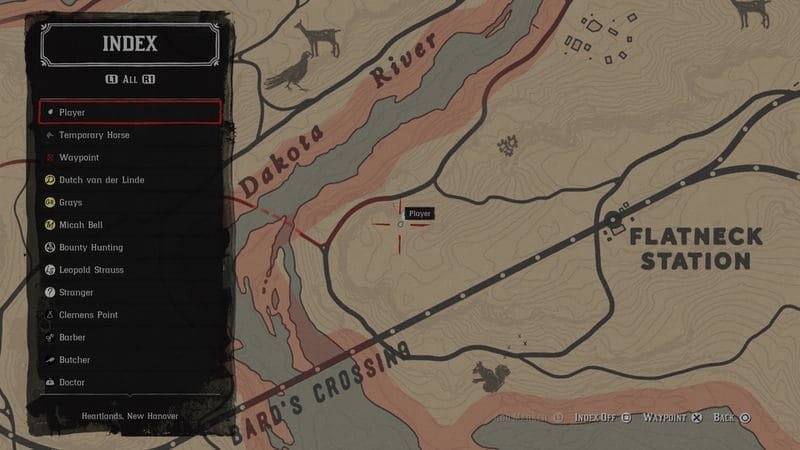Select the Barber entry
Screen dimensions: 800x450
click(130, 337)
